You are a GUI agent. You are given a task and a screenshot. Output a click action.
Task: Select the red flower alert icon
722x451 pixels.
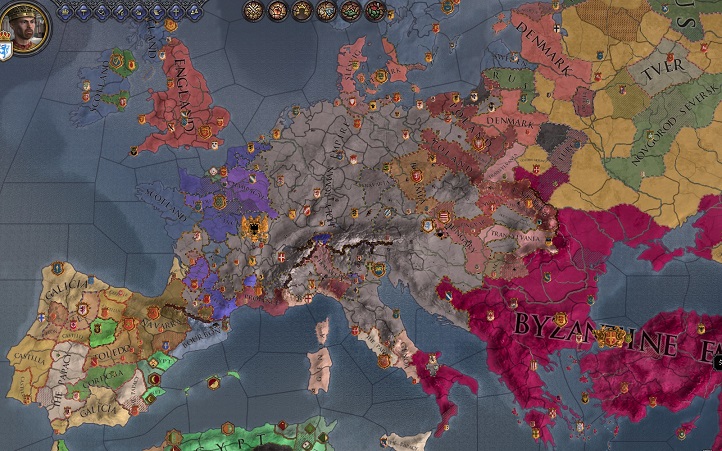(375, 10)
